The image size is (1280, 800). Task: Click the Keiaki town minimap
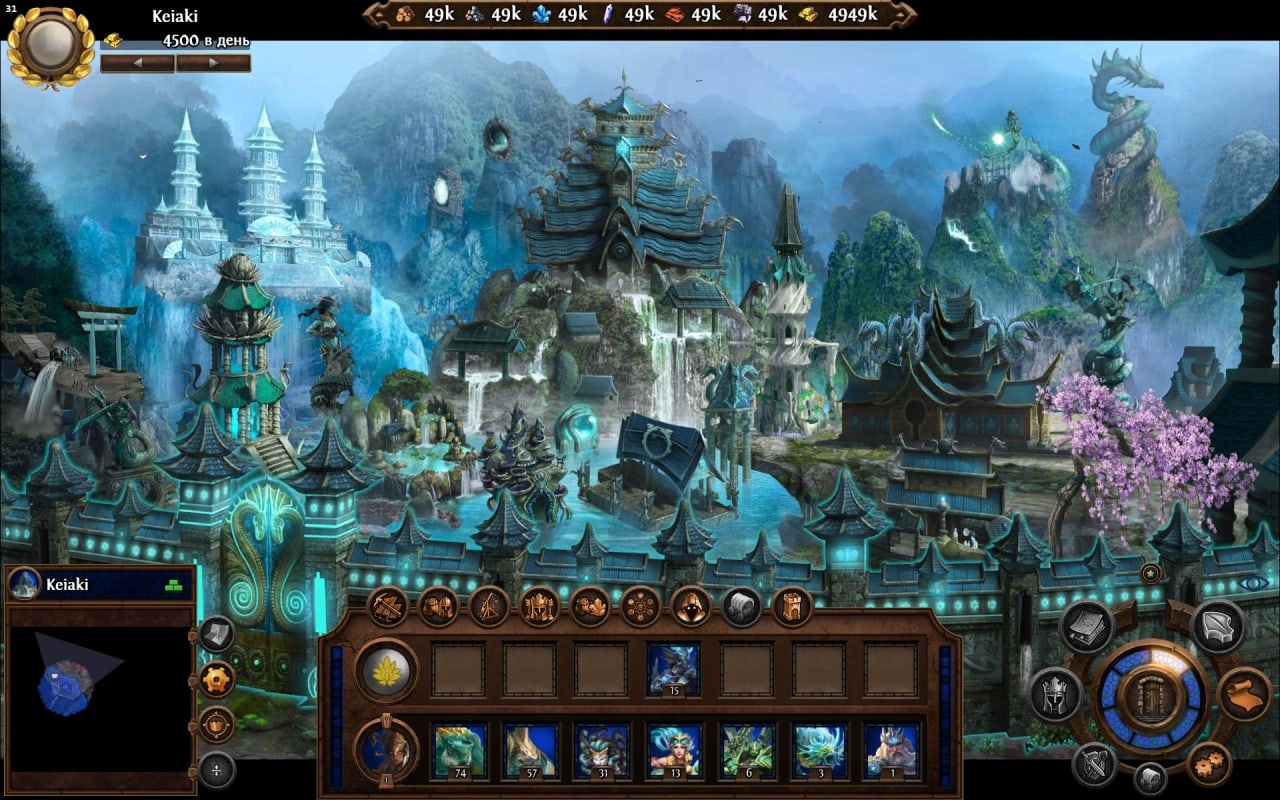coord(99,682)
